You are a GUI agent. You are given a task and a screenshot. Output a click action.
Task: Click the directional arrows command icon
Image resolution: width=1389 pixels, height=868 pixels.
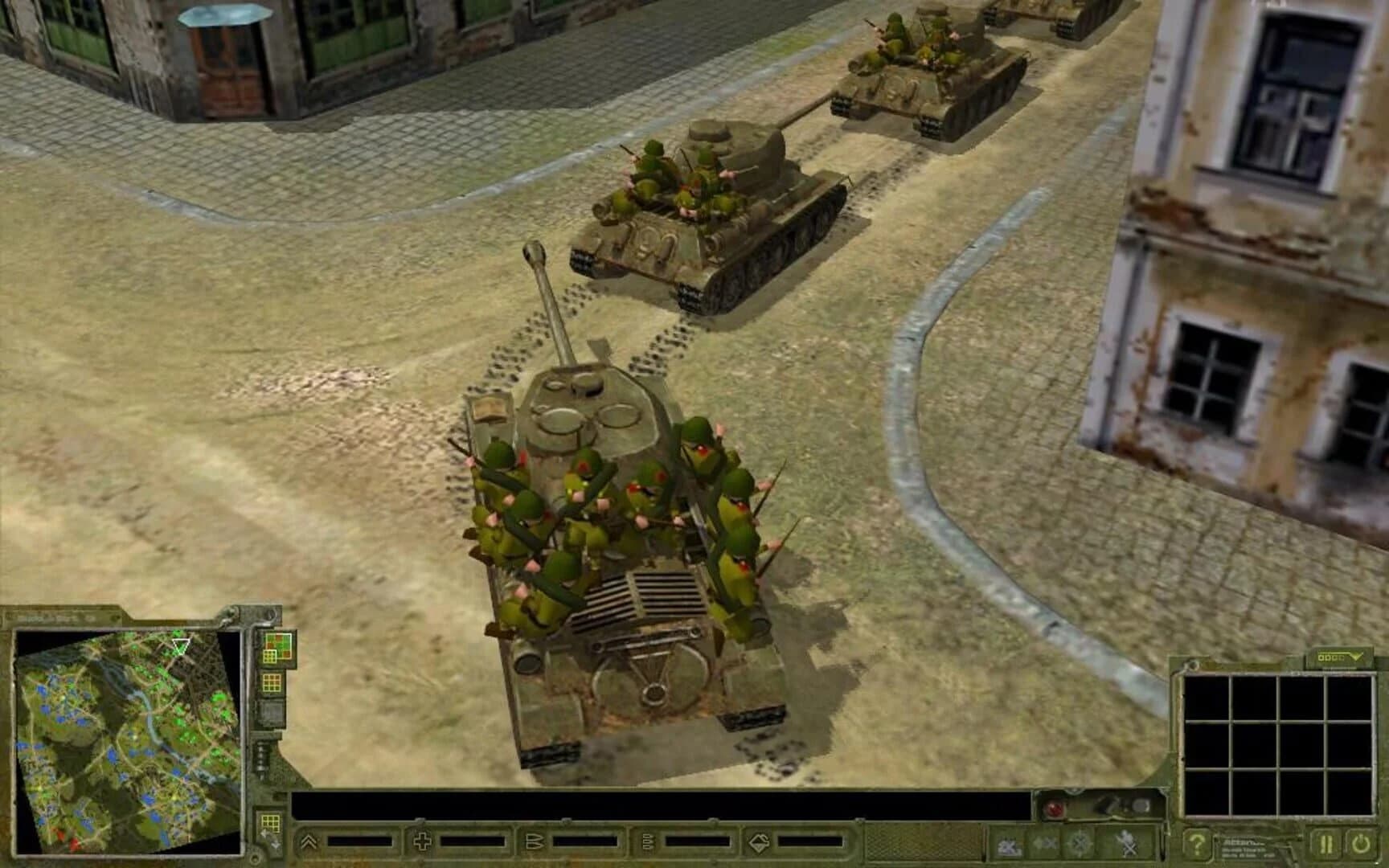pyautogui.click(x=1046, y=844)
